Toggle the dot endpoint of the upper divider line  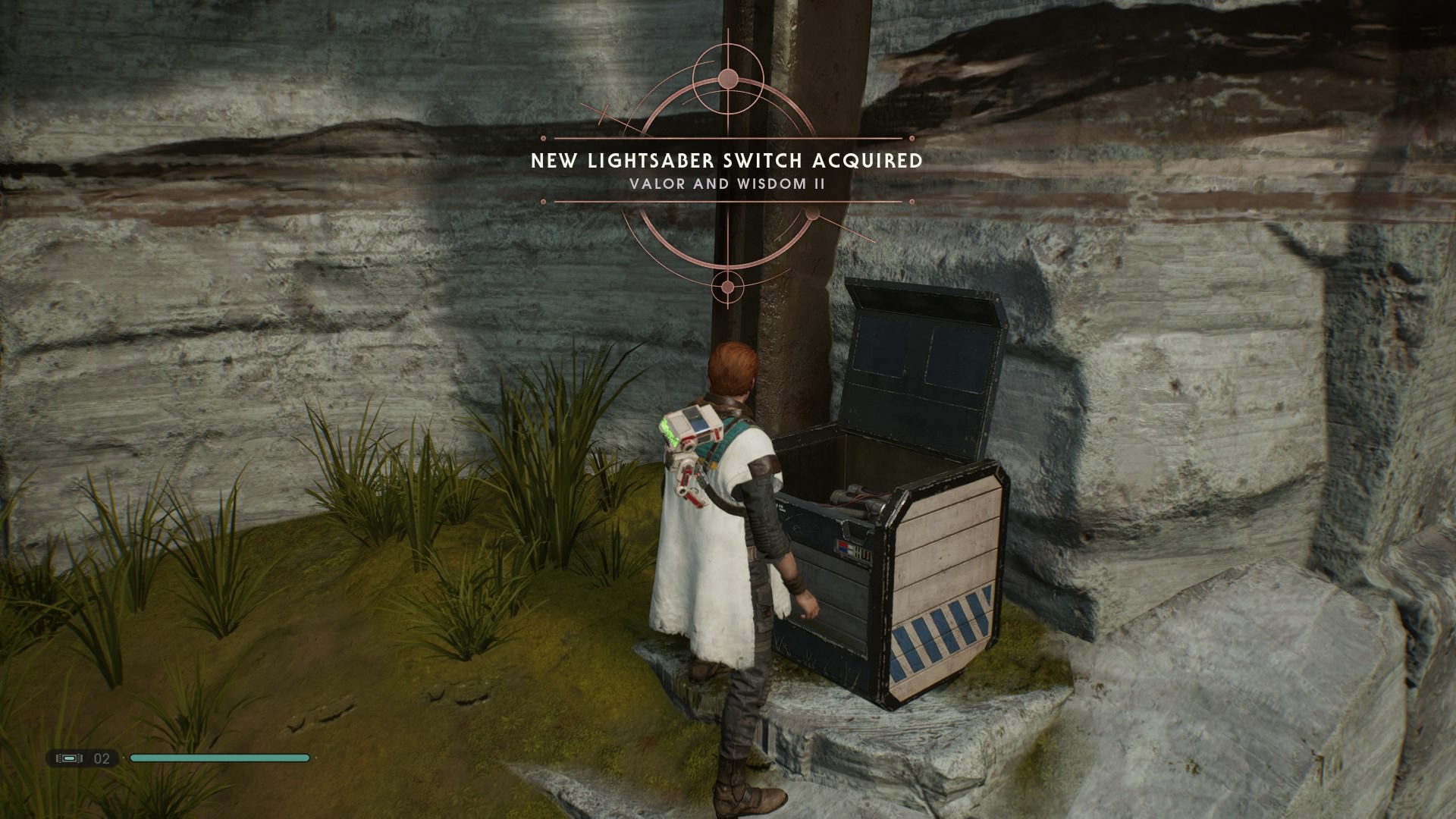542,138
